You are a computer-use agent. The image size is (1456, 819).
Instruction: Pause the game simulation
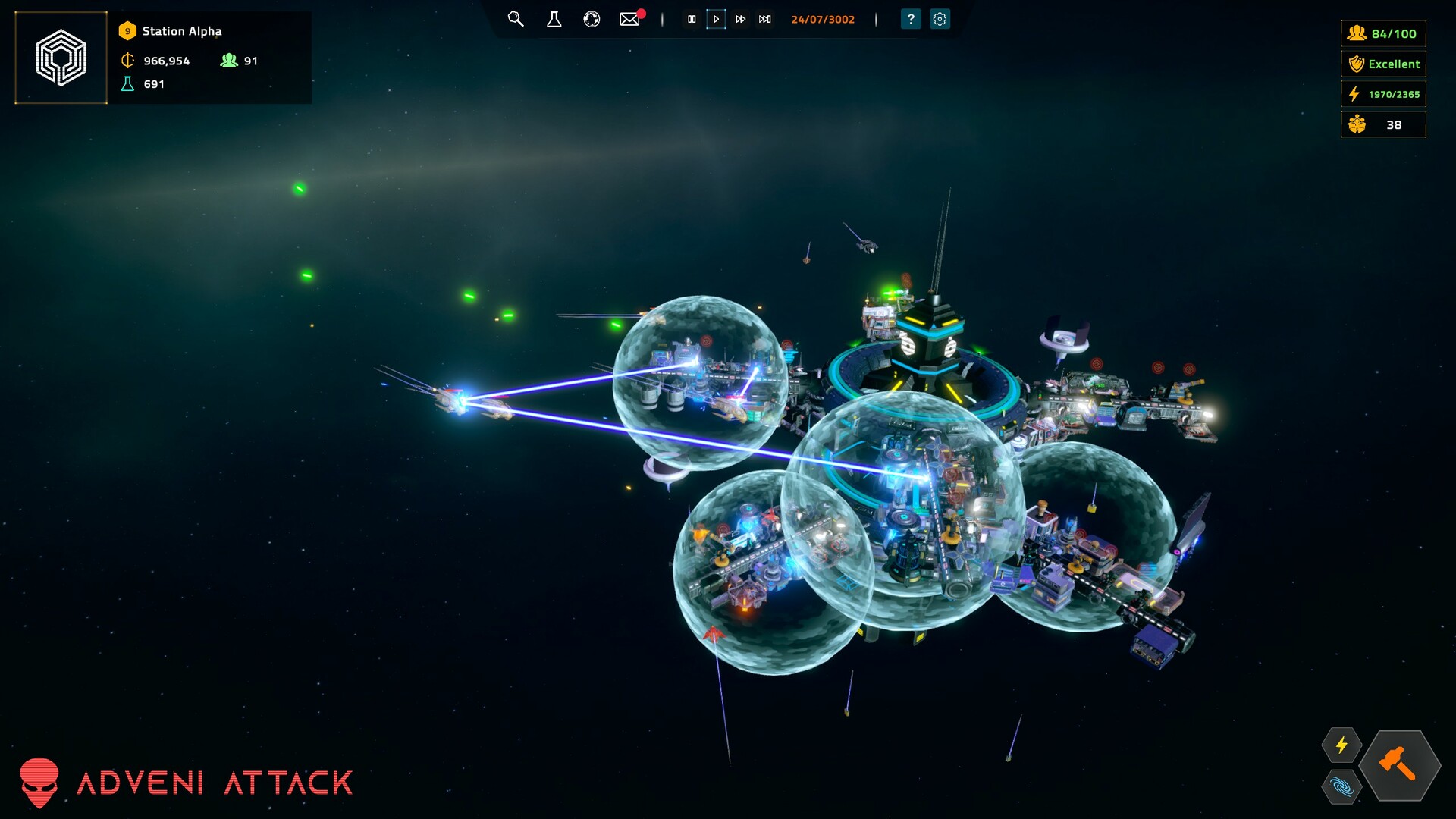point(692,19)
